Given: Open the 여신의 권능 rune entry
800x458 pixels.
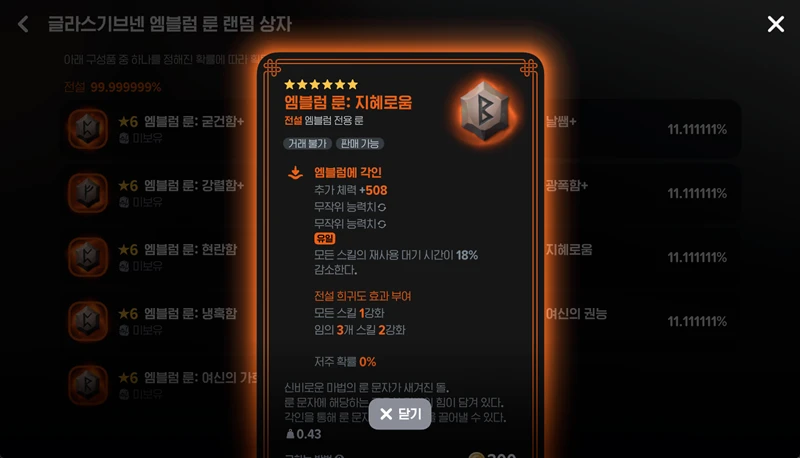Looking at the screenshot, I should [640, 321].
